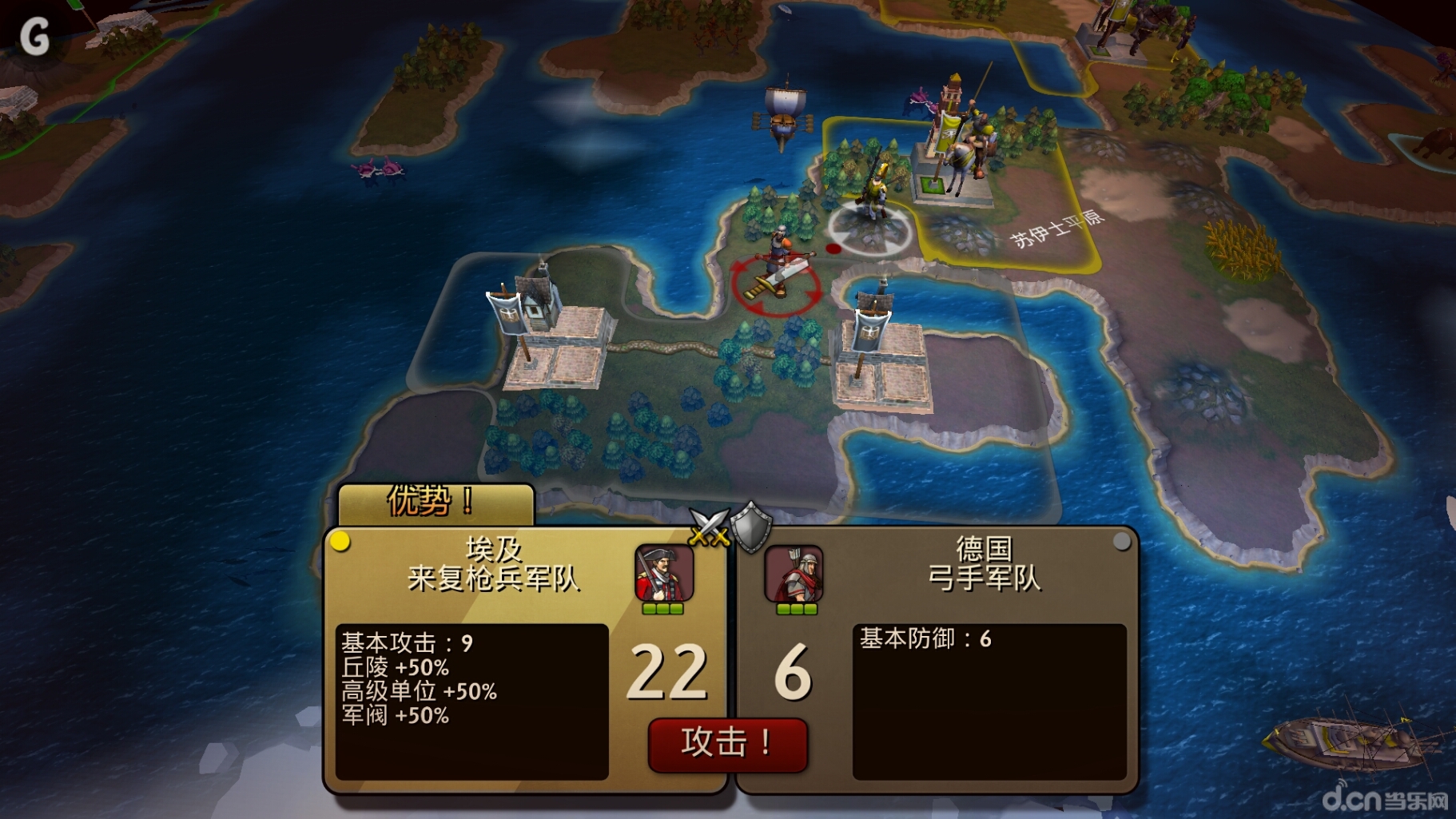Toggle the yellow indicator on the Egypt panel

[342, 541]
